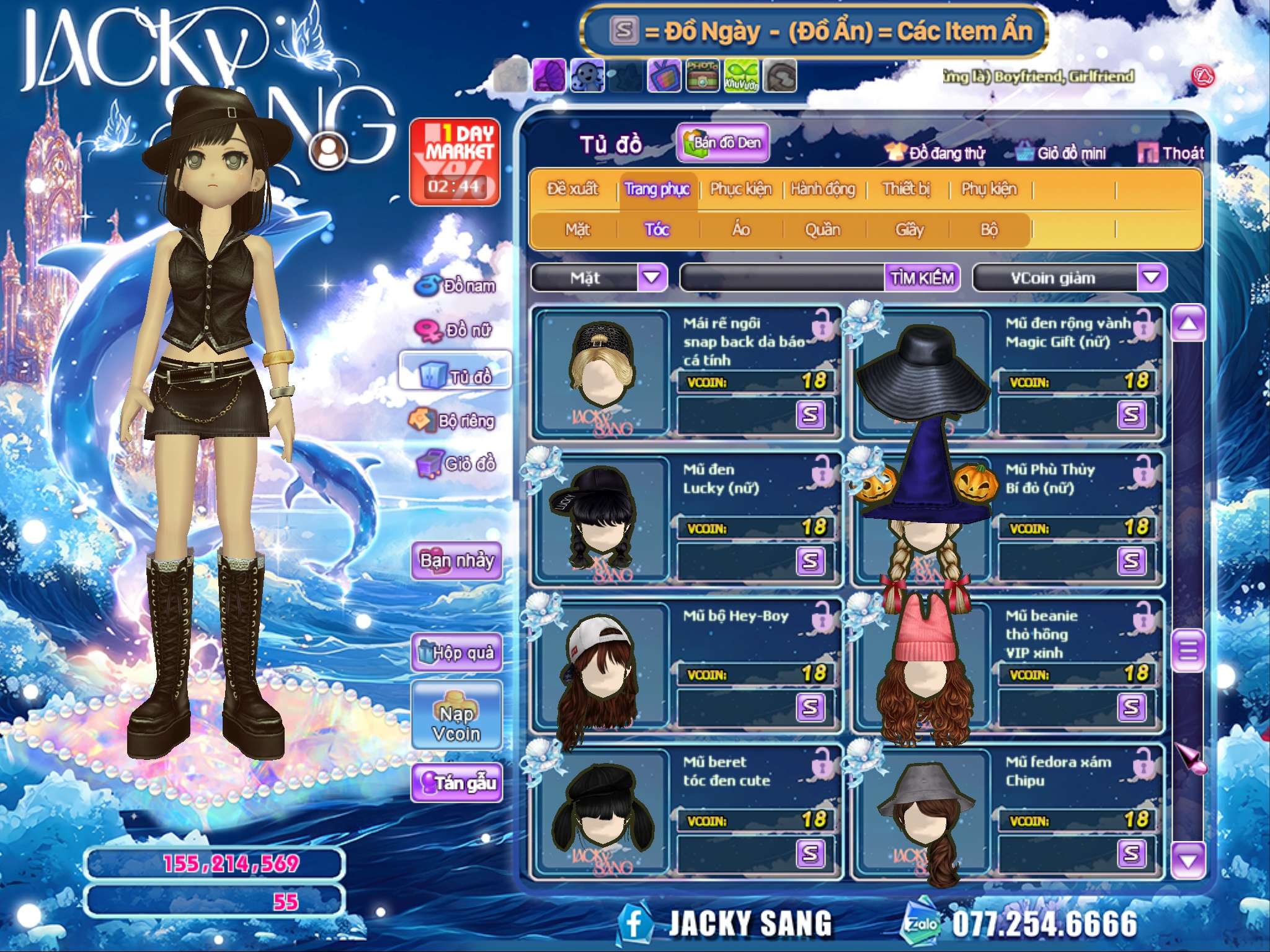The image size is (1270, 952).
Task: Choose the Áo clothing subcategory
Action: [741, 230]
